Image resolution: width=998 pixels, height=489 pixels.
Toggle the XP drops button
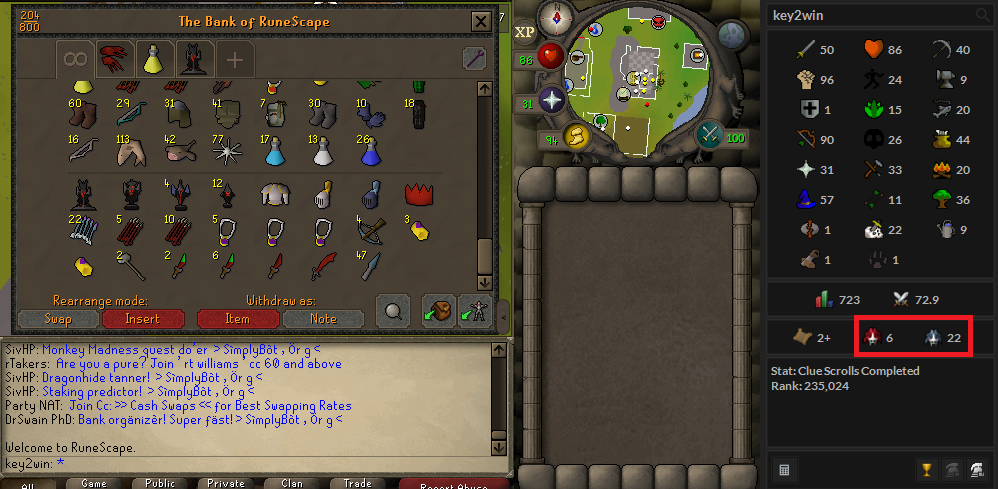[525, 32]
